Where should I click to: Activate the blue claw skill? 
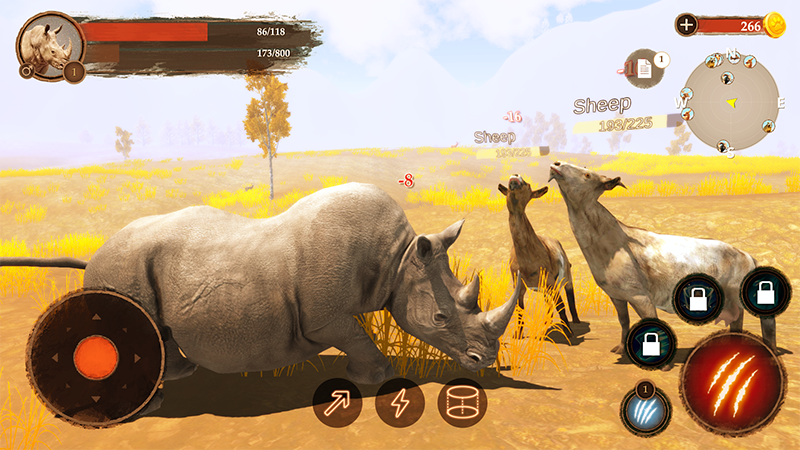click(x=645, y=411)
